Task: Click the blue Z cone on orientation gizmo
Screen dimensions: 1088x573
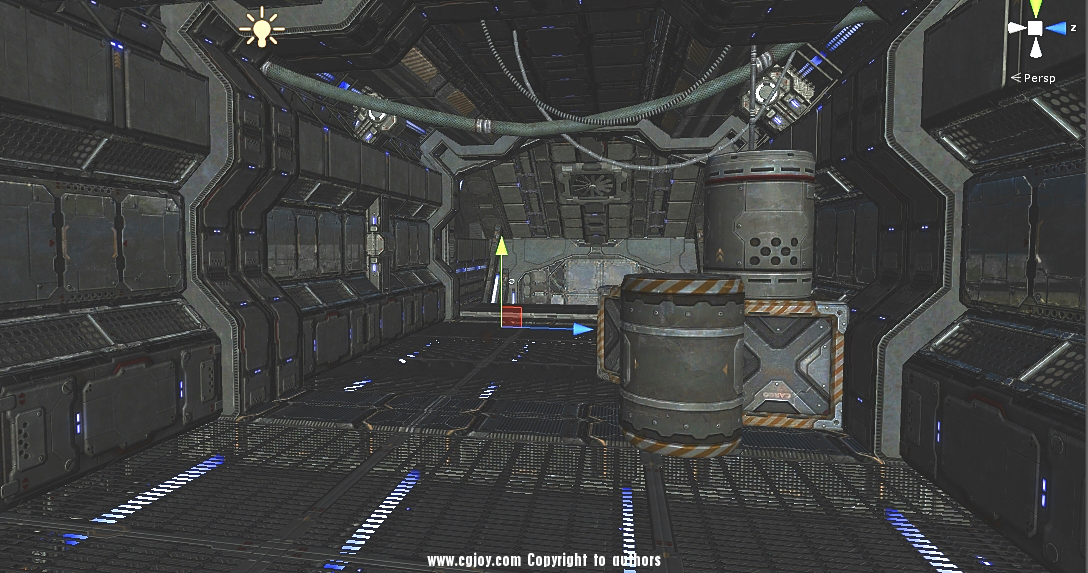Action: 1058,29
